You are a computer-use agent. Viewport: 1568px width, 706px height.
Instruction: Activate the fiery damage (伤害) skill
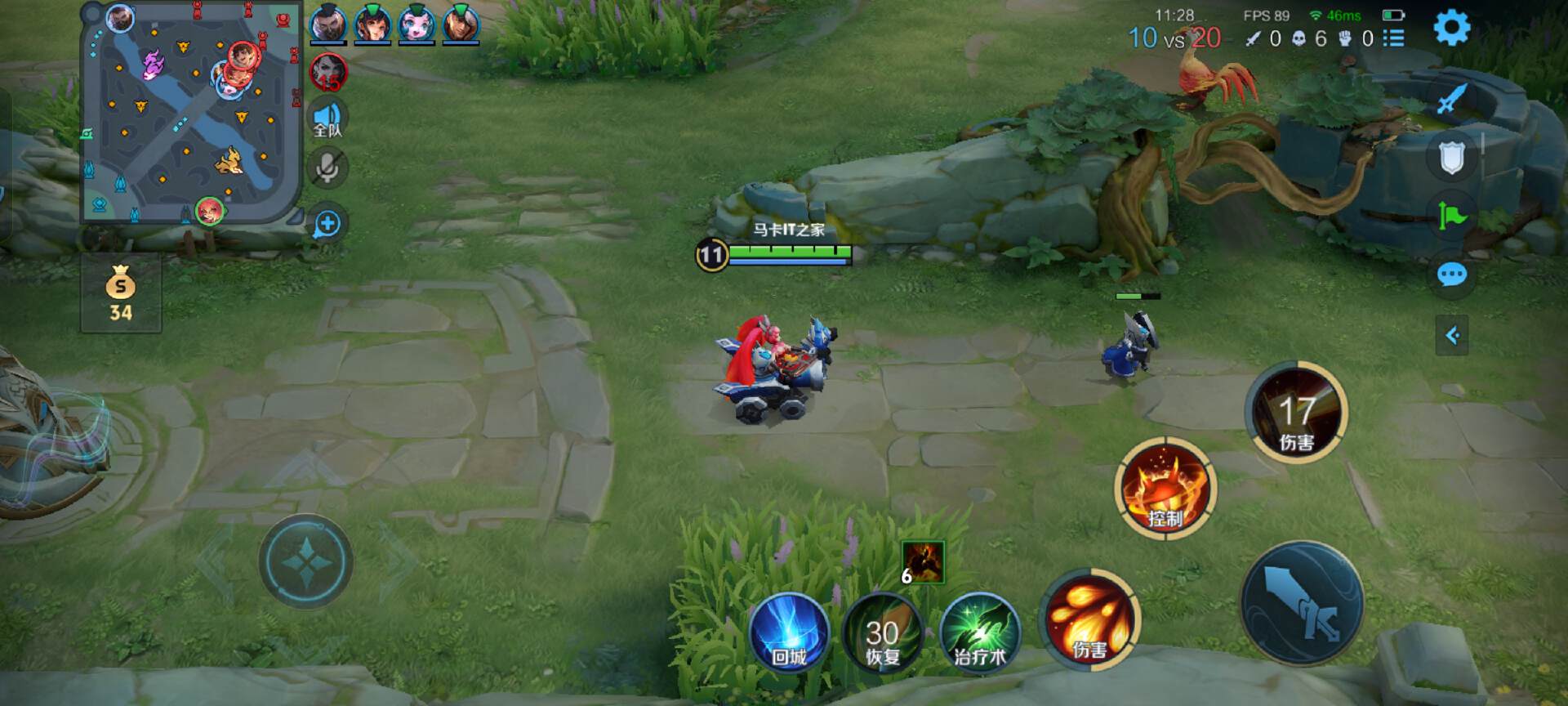[1089, 619]
